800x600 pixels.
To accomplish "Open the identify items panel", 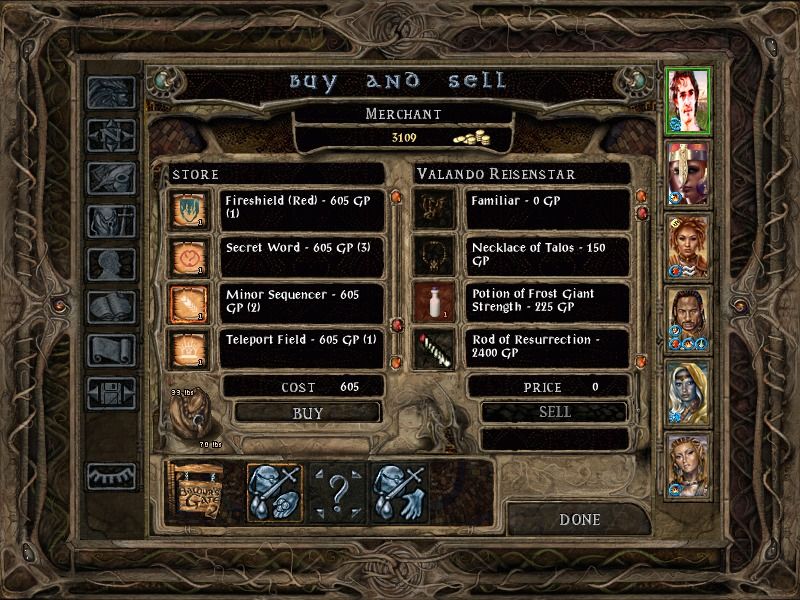I will (x=338, y=491).
